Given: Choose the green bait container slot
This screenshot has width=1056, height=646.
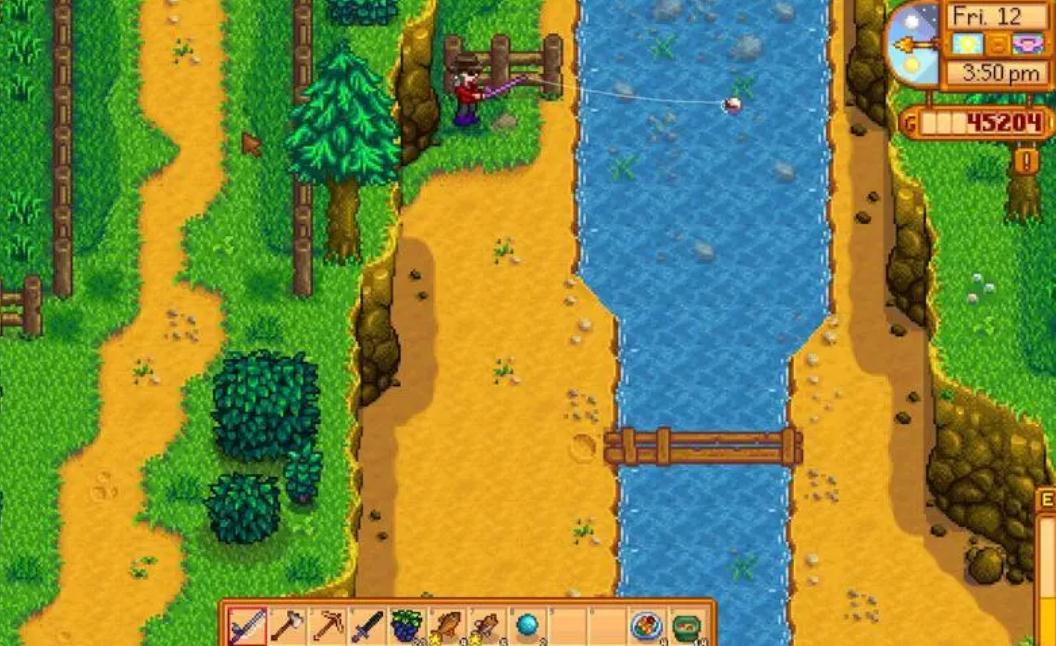Looking at the screenshot, I should [x=687, y=626].
